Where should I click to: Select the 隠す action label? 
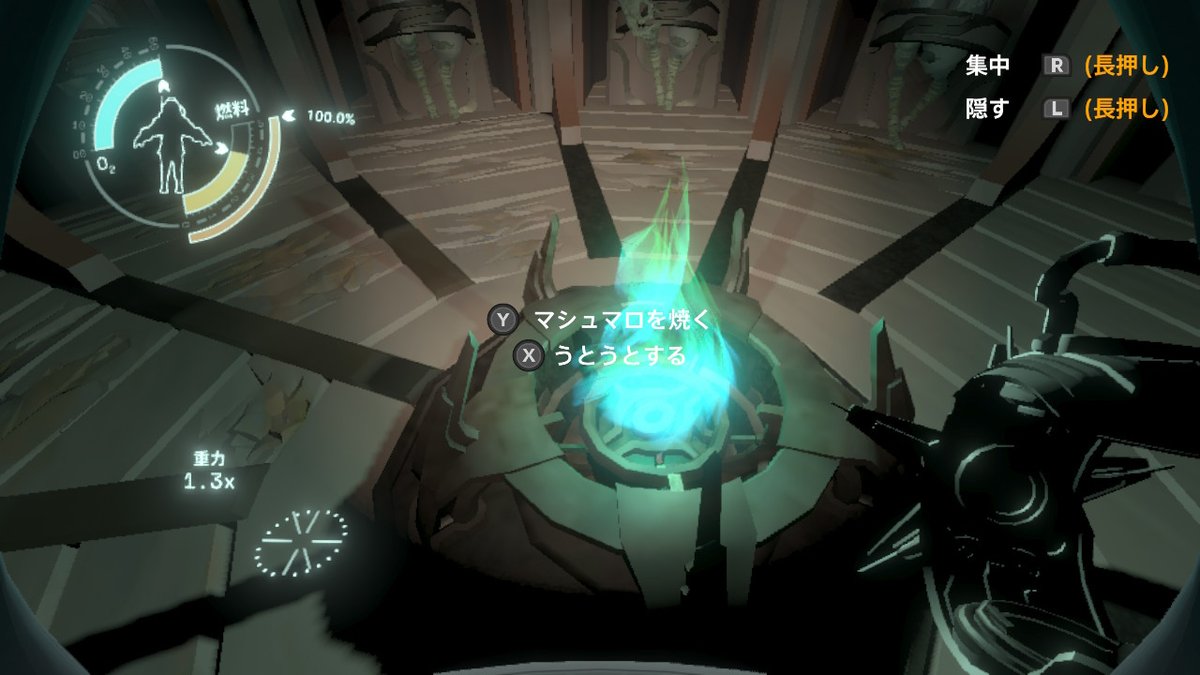(987, 109)
